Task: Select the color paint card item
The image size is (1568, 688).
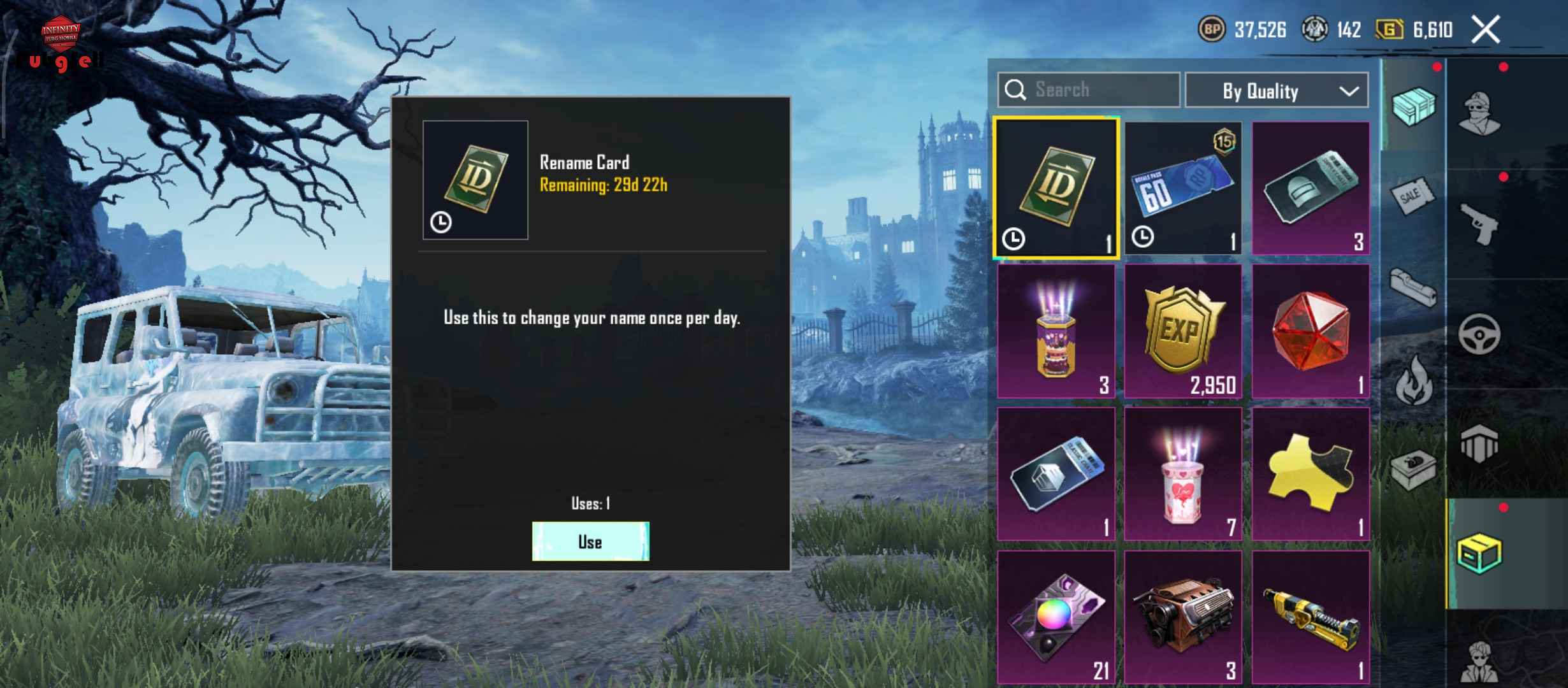Action: [x=1056, y=617]
